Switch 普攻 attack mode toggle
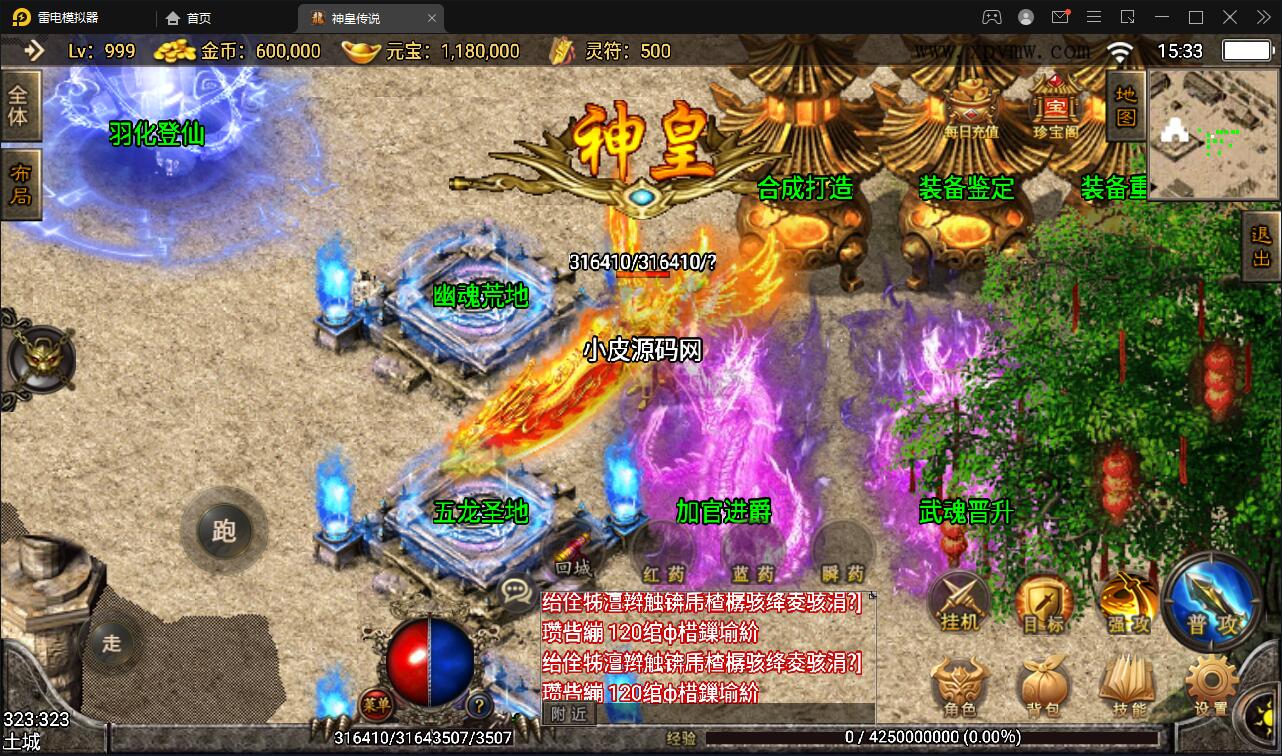Viewport: 1282px width, 756px height. click(x=1209, y=600)
